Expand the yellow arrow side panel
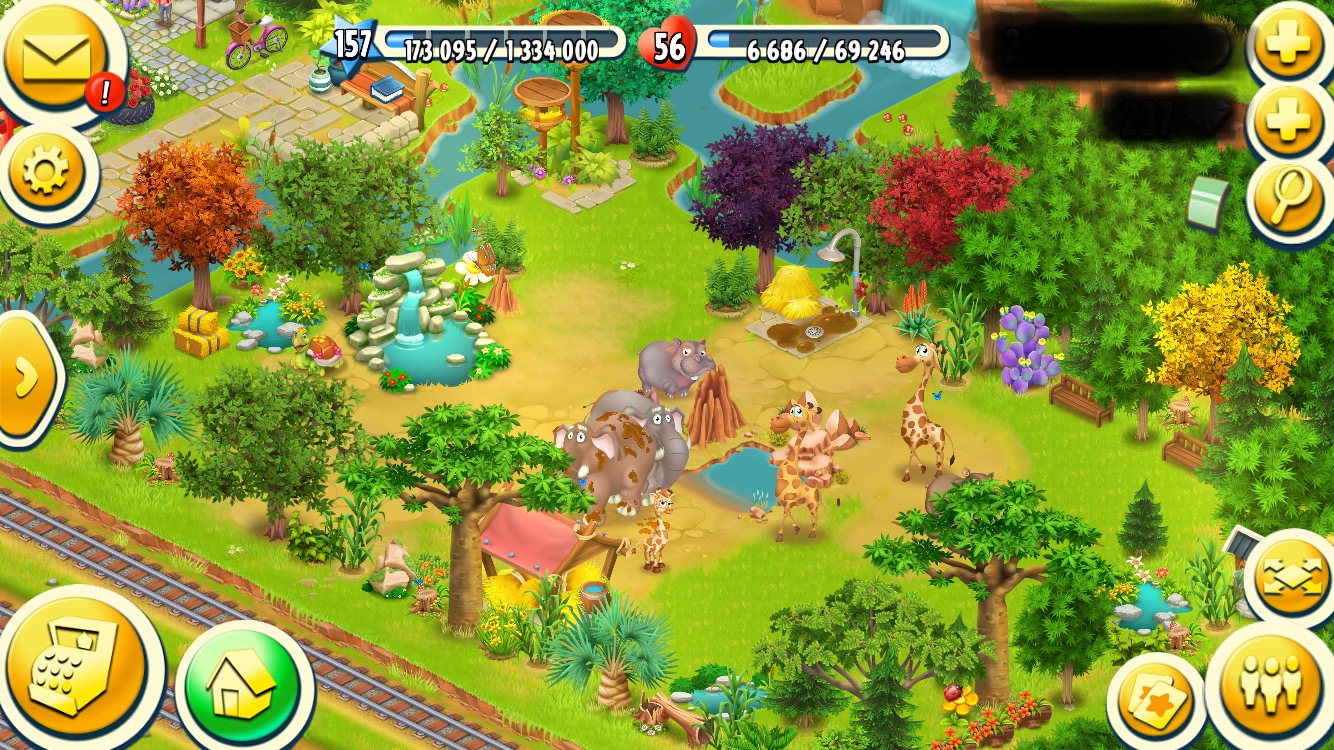 (x=25, y=377)
